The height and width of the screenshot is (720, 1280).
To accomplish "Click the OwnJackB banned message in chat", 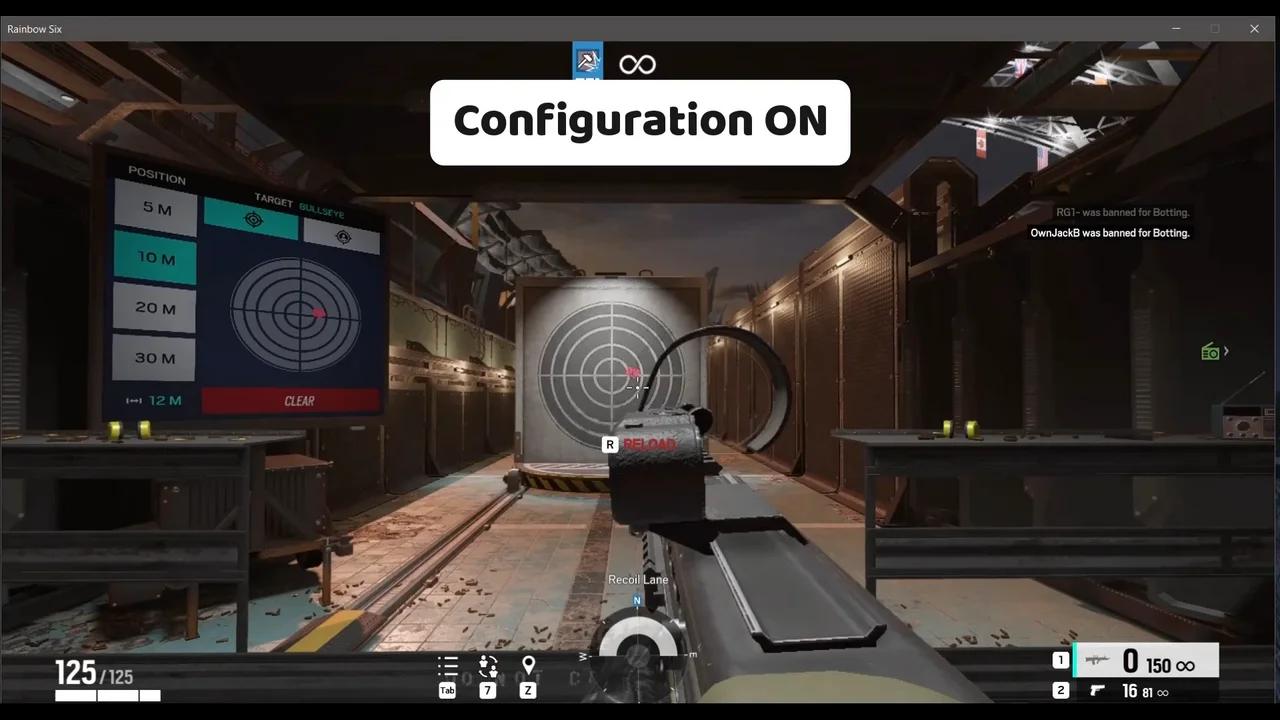I will (1110, 232).
